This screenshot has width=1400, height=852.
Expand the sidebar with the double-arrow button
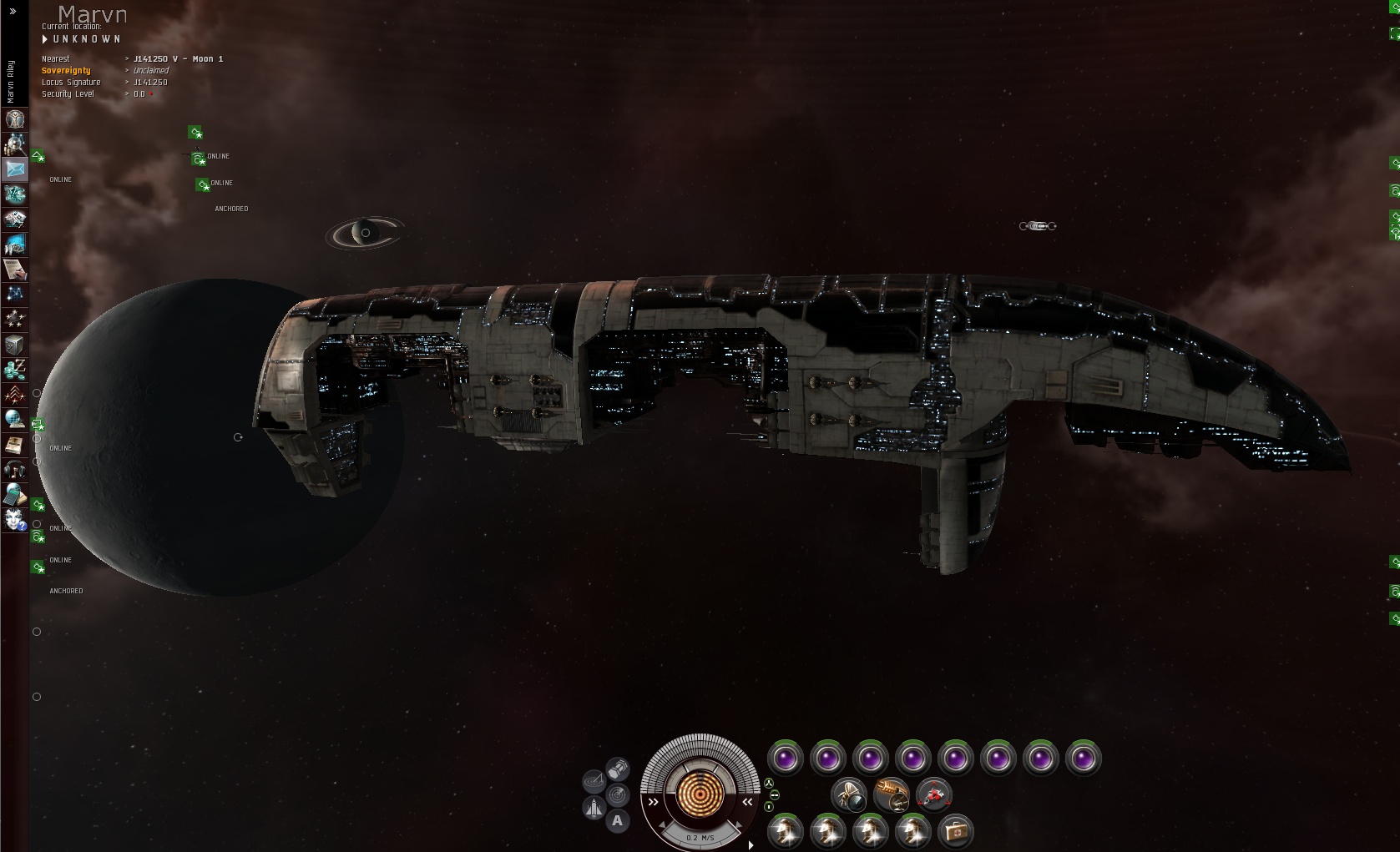(13, 12)
